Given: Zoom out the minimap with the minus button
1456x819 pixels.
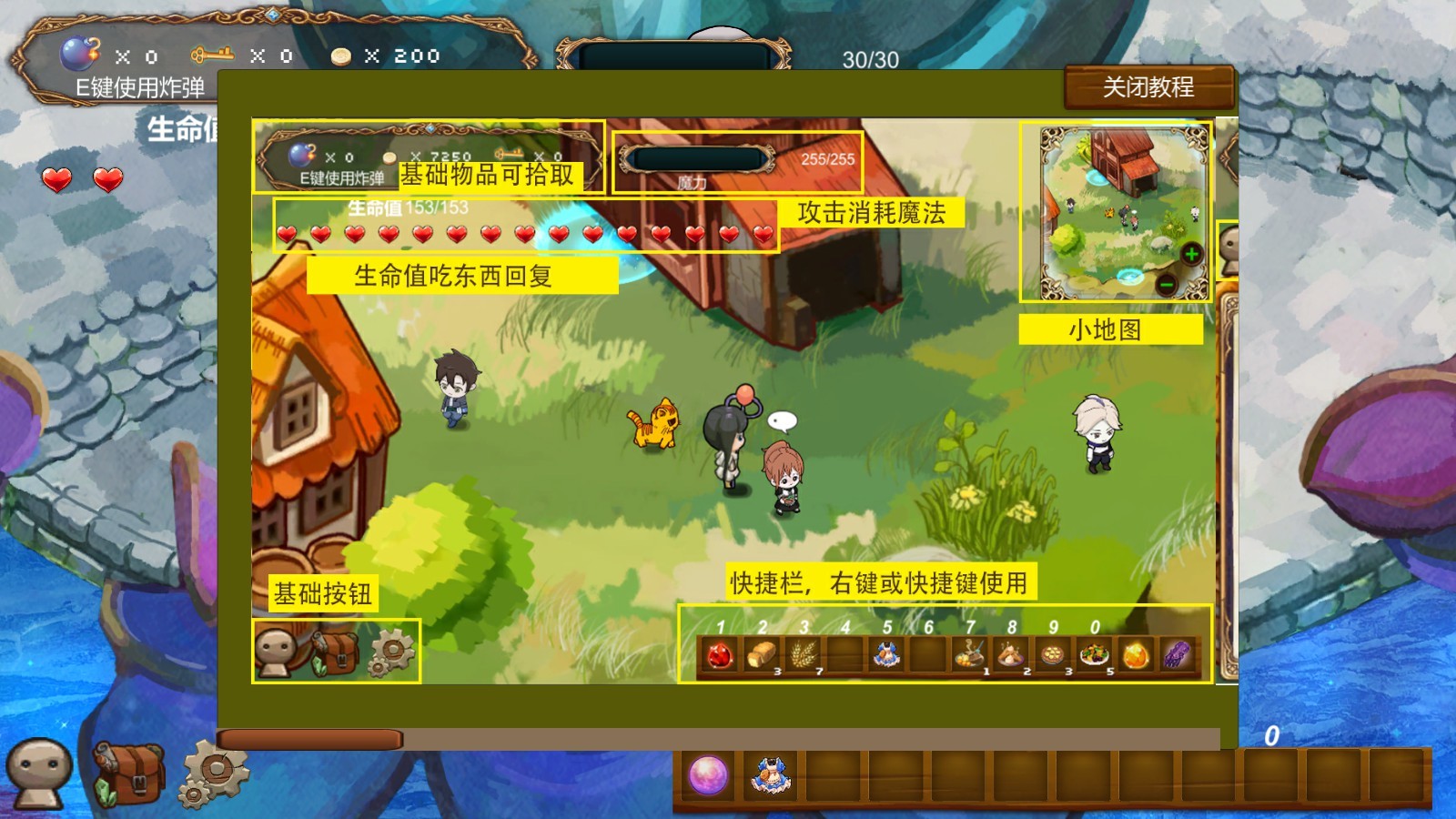Looking at the screenshot, I should [x=1168, y=285].
